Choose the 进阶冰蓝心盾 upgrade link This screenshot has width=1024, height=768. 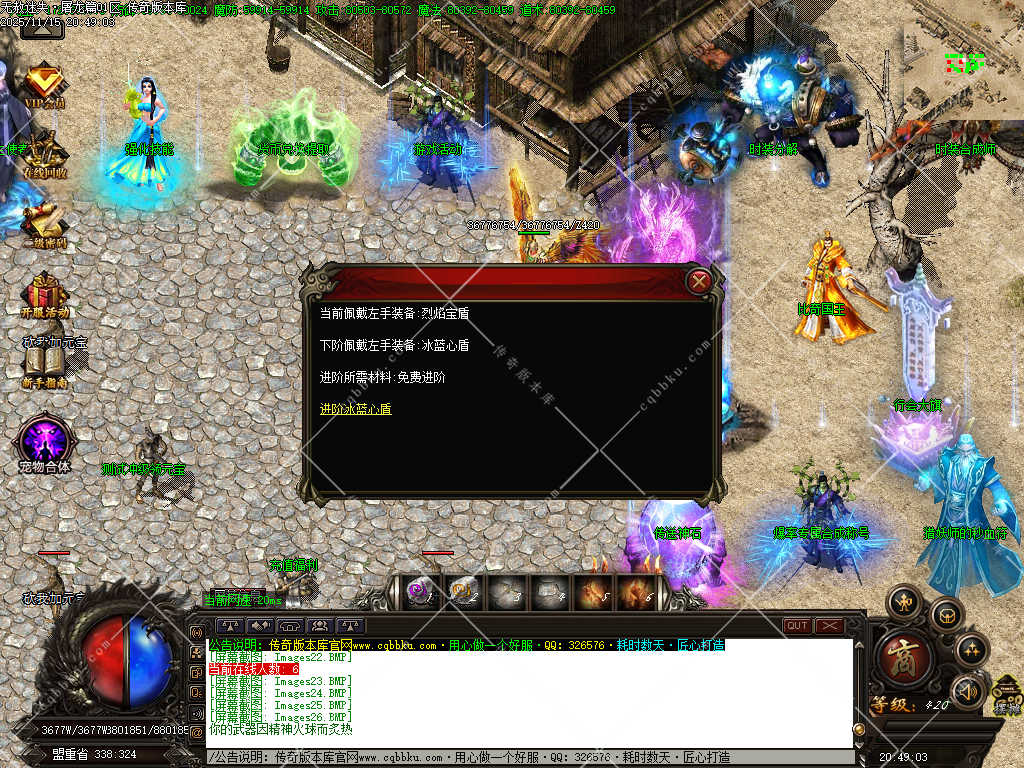click(355, 409)
